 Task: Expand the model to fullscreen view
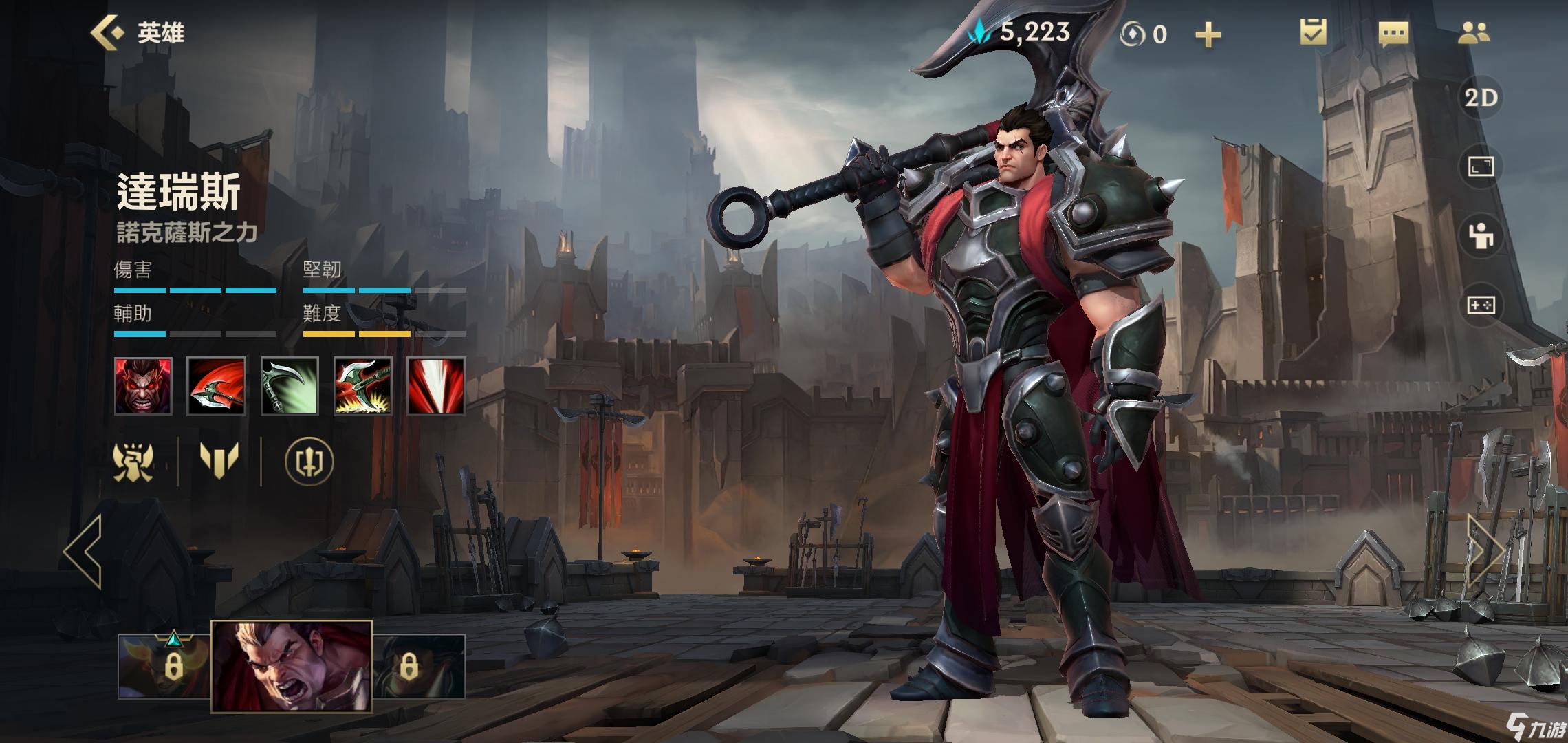[x=1481, y=166]
